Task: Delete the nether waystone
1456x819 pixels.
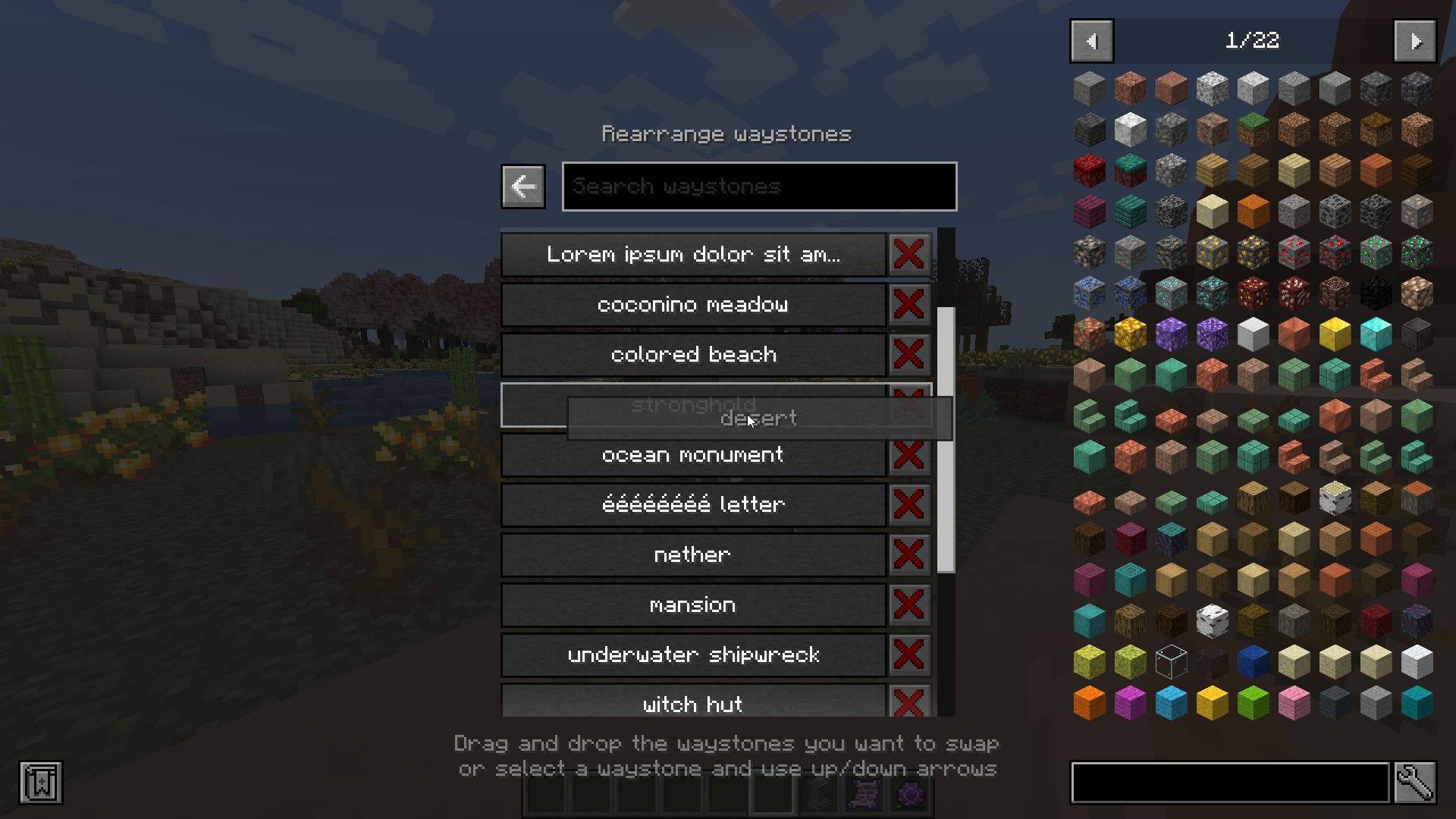Action: pyautogui.click(x=908, y=554)
